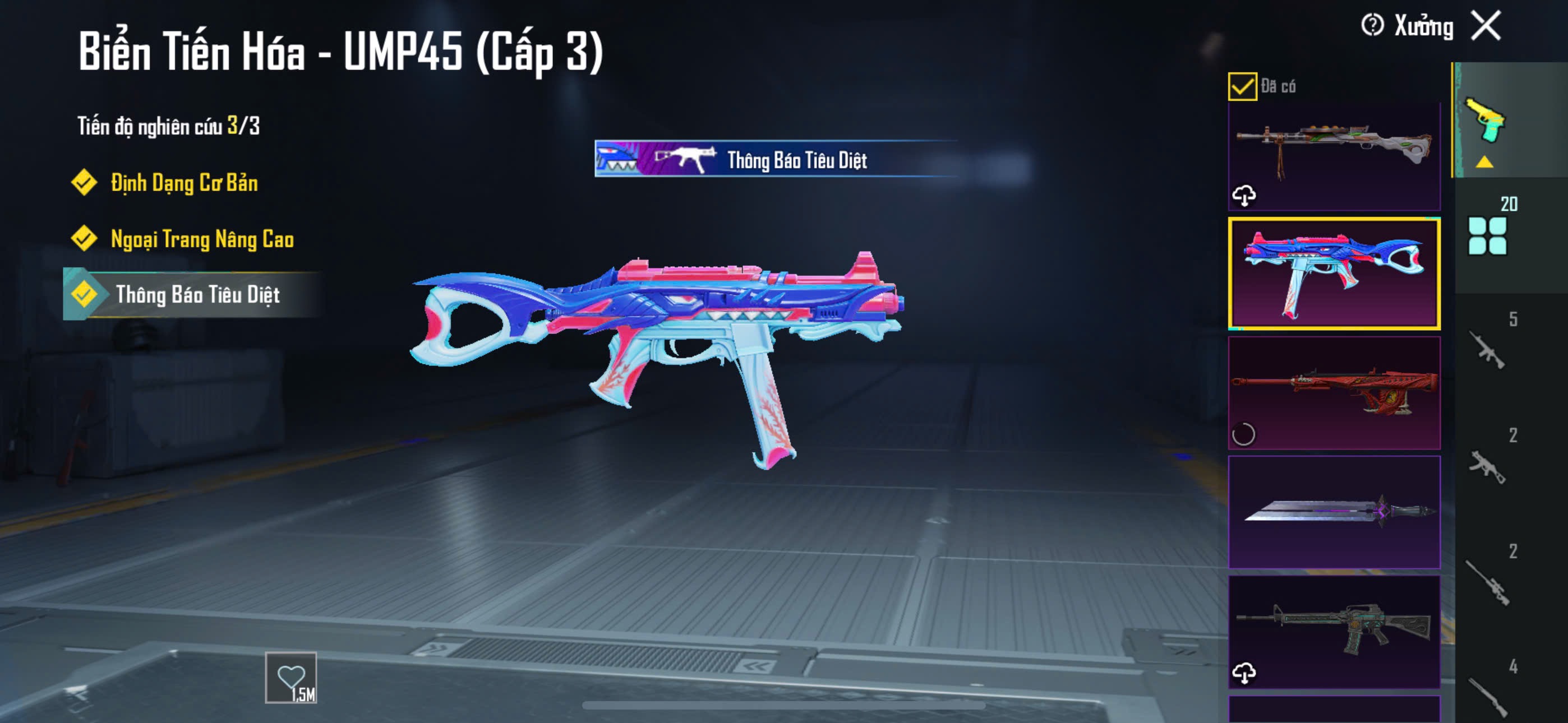Like the skin with heart button

click(x=291, y=678)
